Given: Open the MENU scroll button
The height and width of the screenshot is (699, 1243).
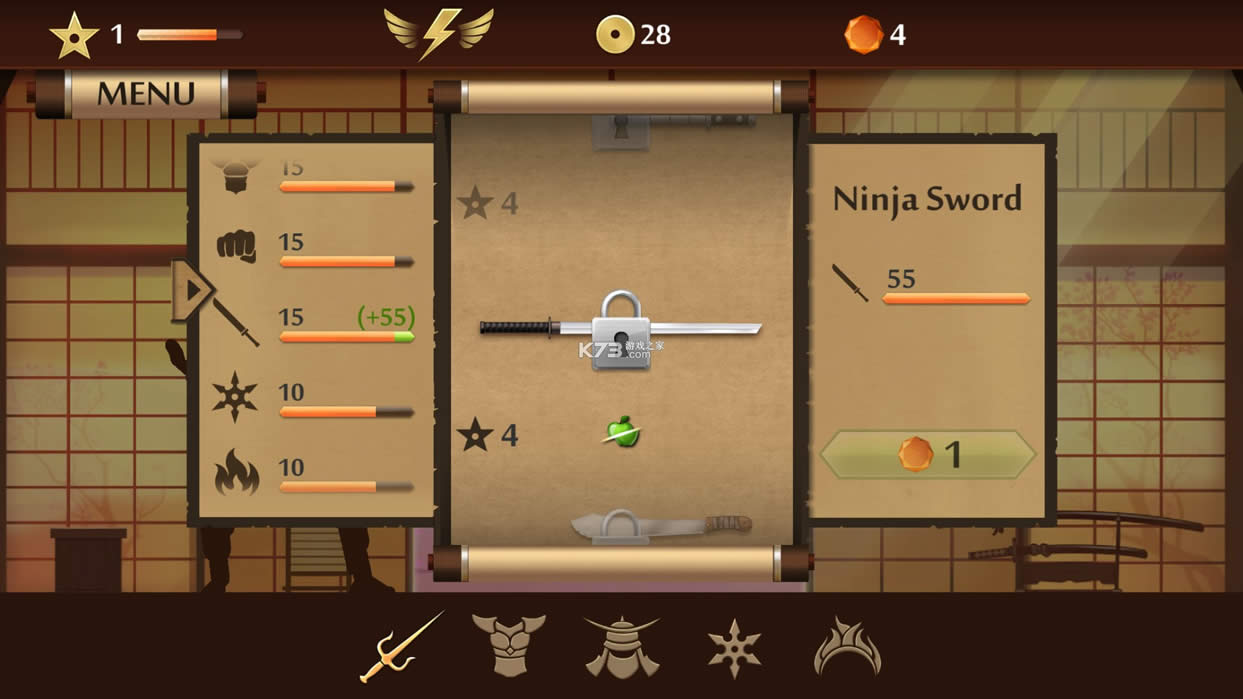Looking at the screenshot, I should pyautogui.click(x=146, y=94).
